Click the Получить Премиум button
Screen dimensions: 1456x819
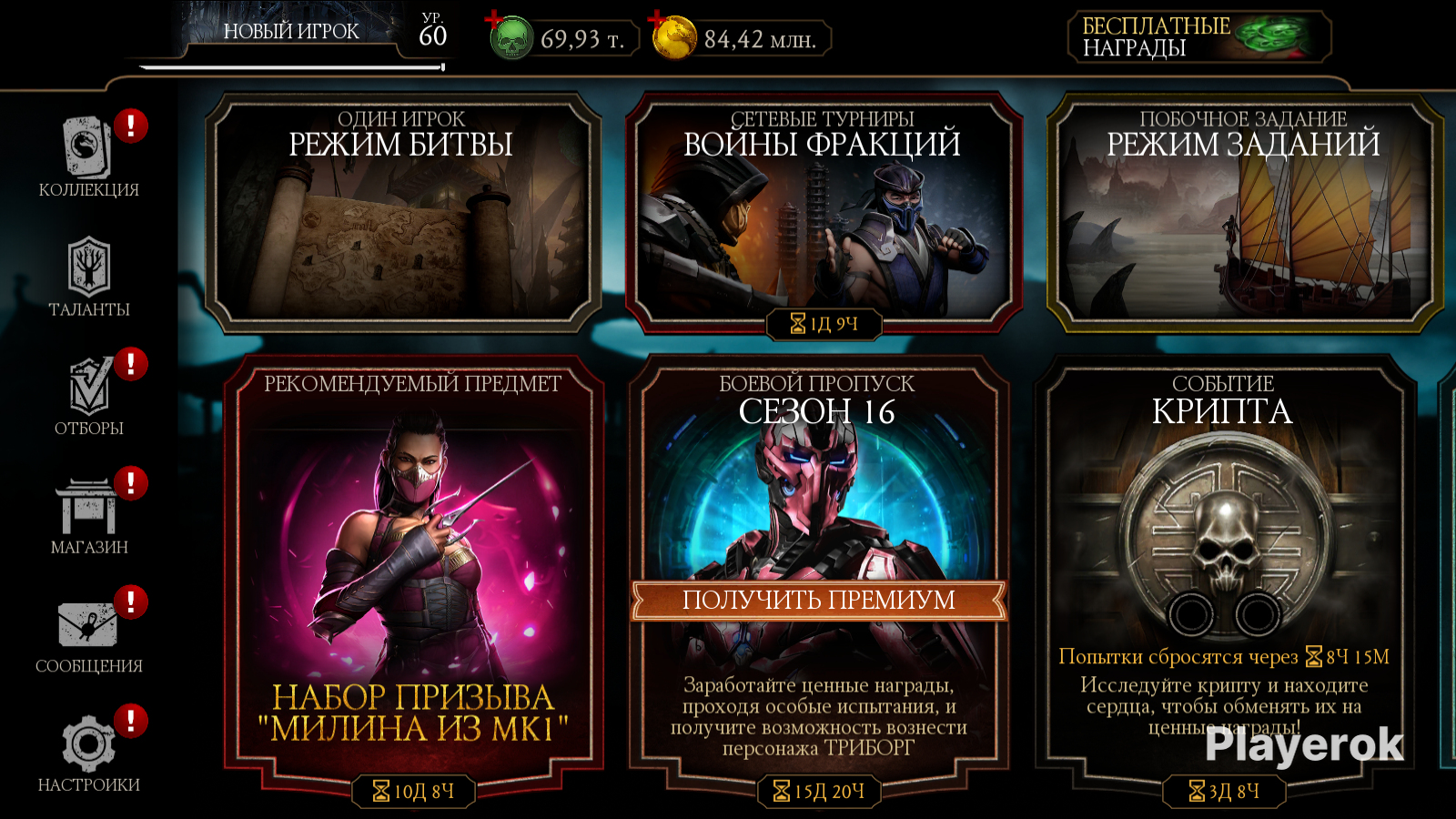click(x=818, y=601)
